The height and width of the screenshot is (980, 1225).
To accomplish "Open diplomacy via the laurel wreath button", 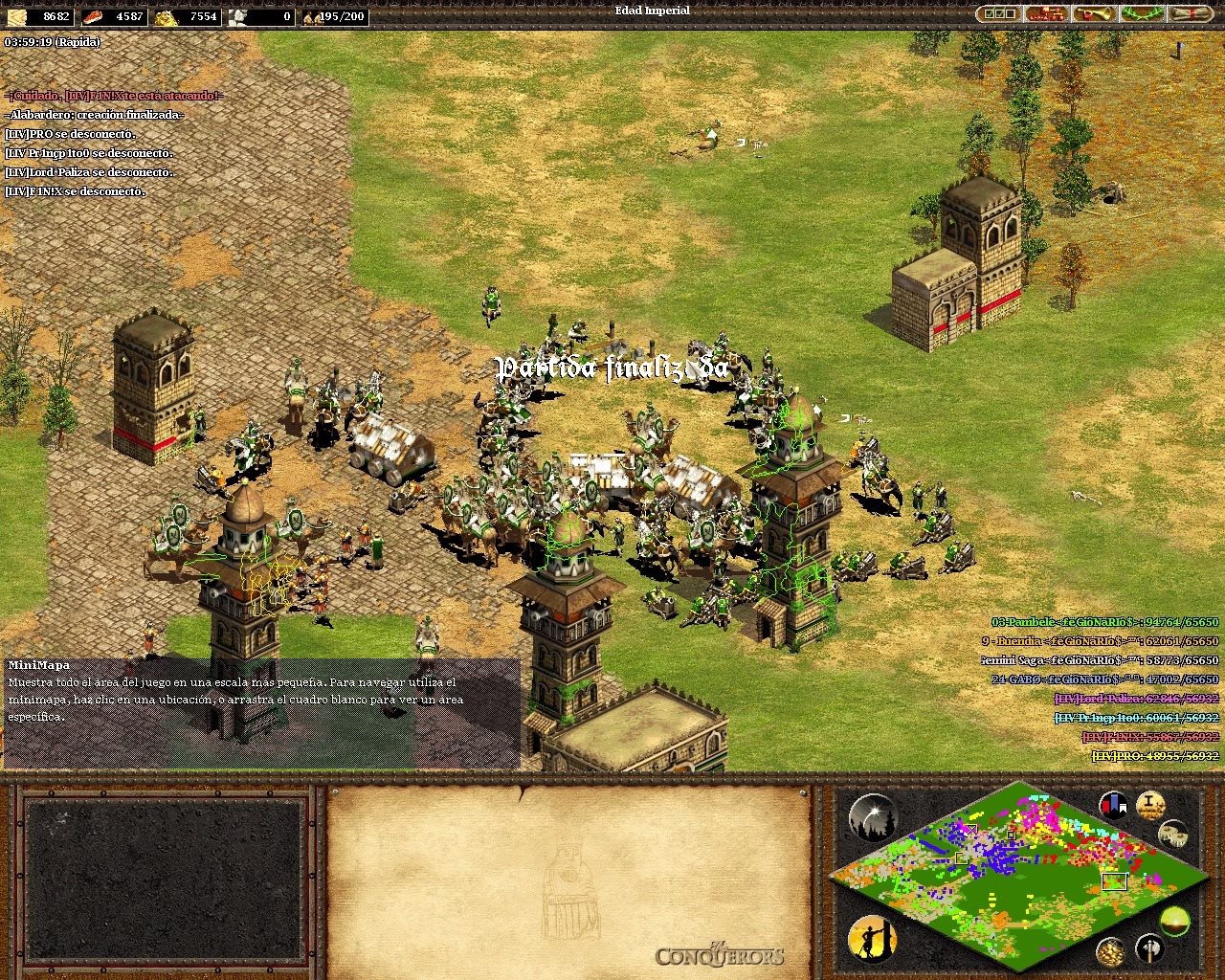I will tap(1142, 14).
